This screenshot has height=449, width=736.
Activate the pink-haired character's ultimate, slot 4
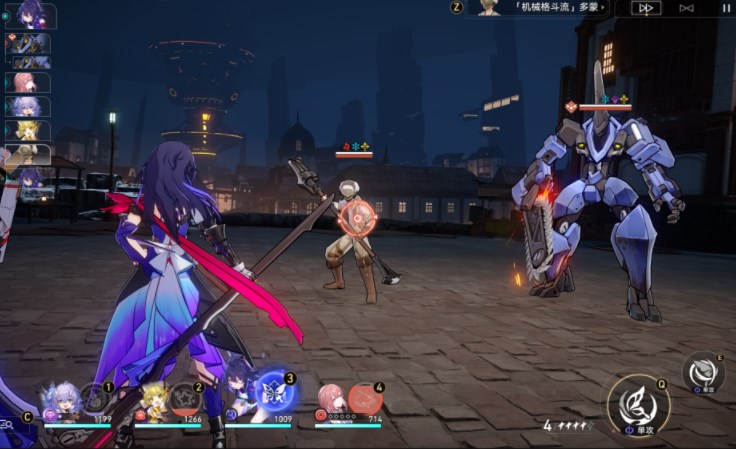coord(365,399)
